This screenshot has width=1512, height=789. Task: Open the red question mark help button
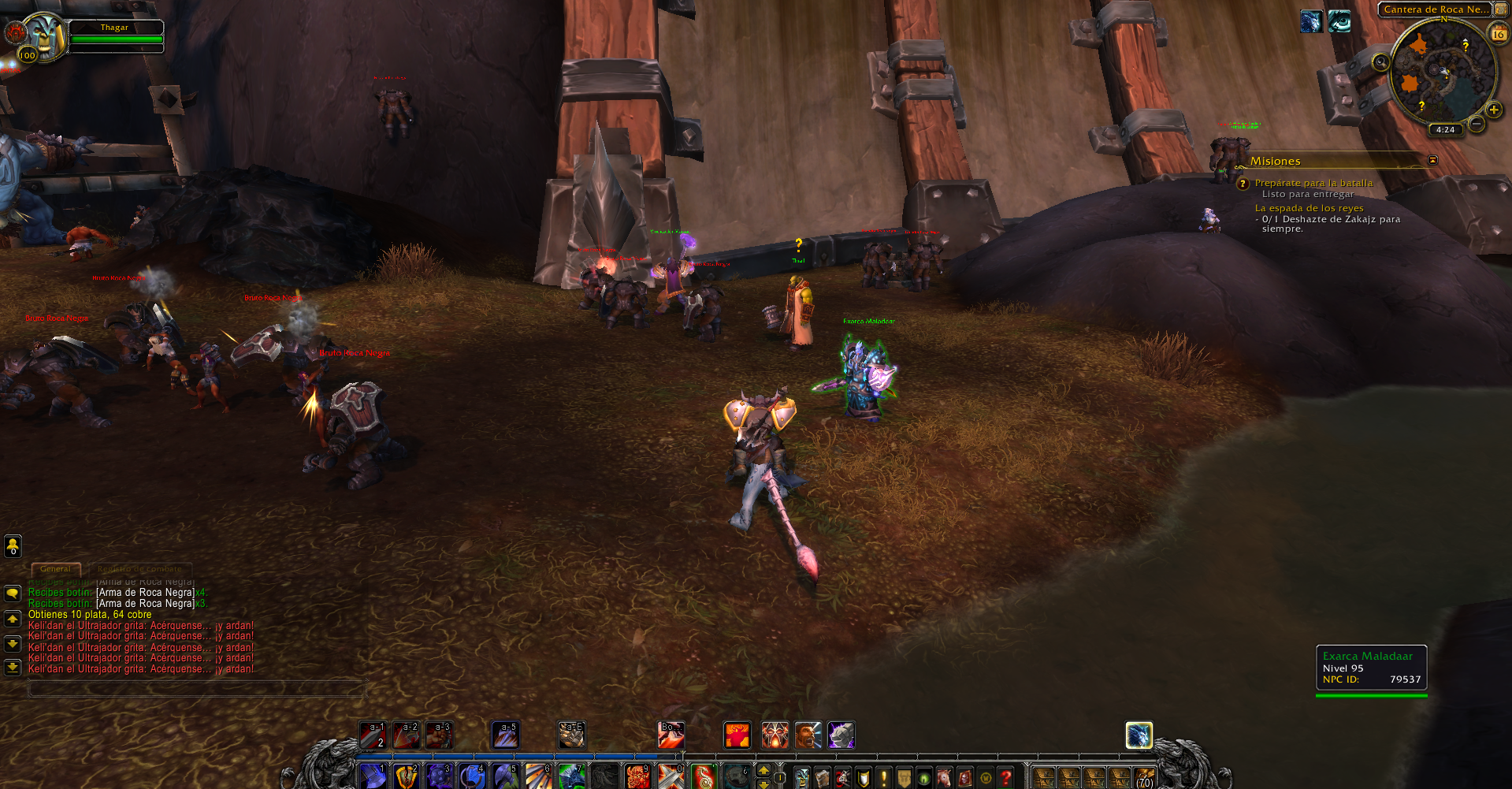pos(1005,778)
